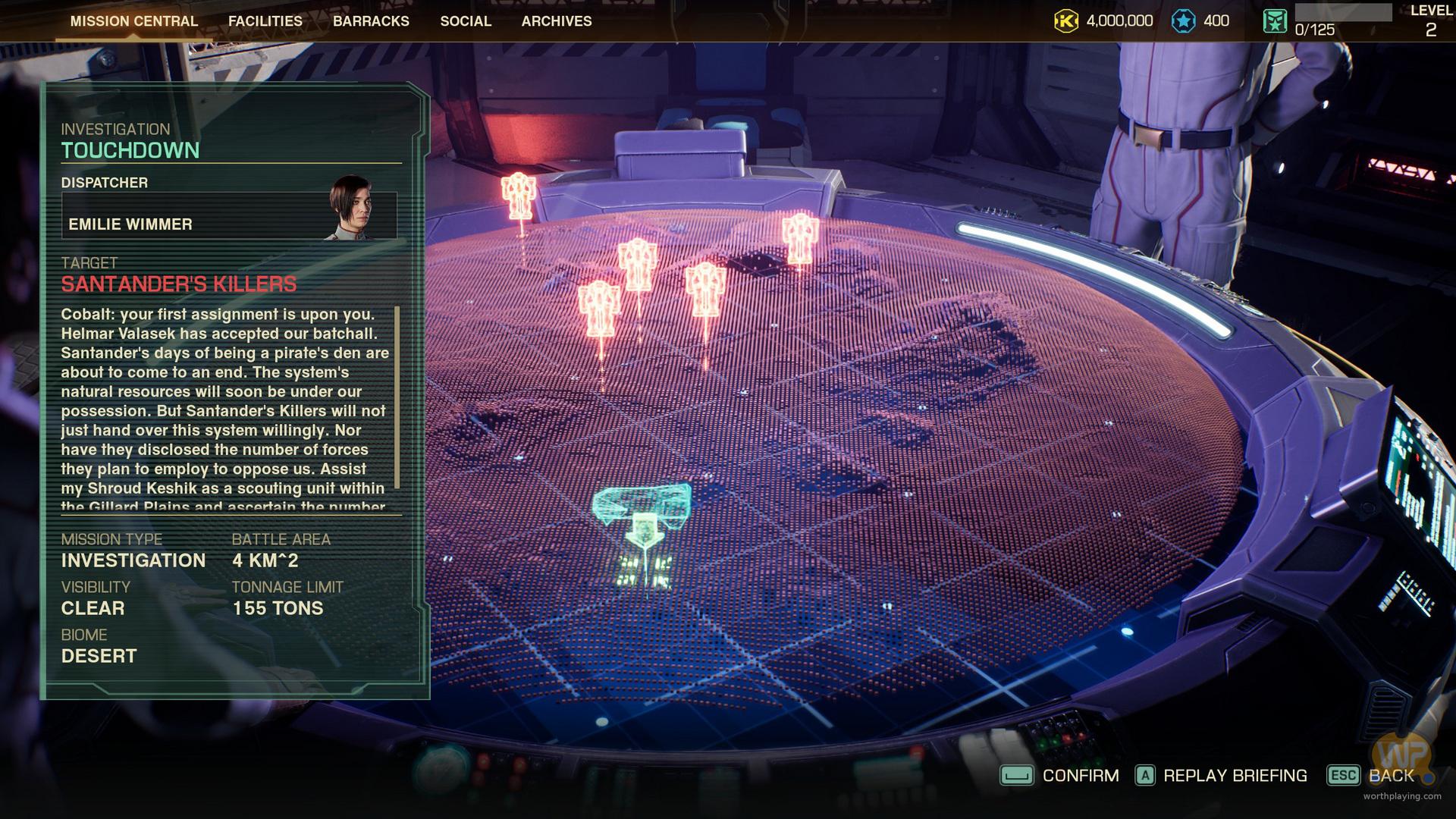Open the Facilities tab
The height and width of the screenshot is (819, 1456).
click(x=265, y=21)
